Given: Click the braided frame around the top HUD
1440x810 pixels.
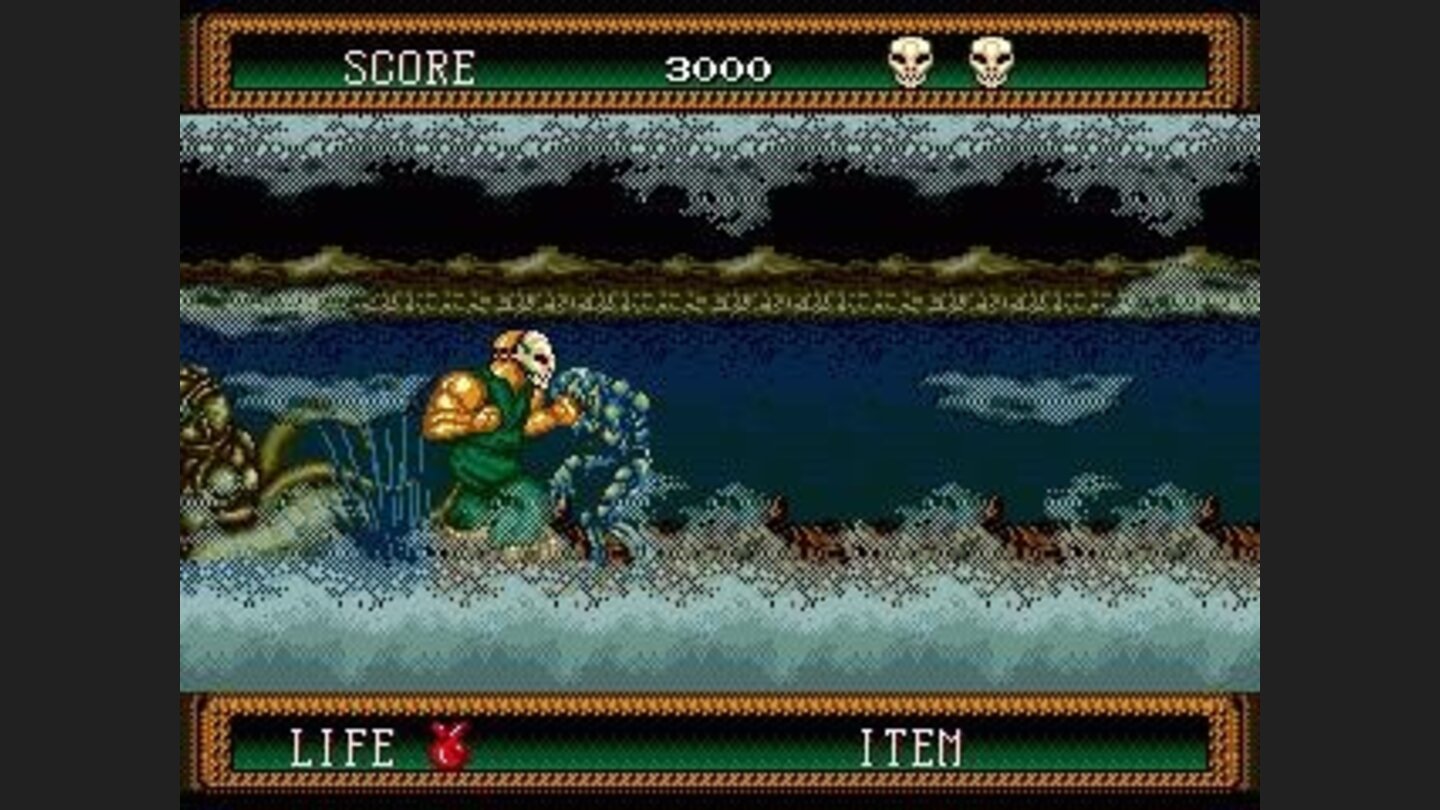Looking at the screenshot, I should (720, 22).
